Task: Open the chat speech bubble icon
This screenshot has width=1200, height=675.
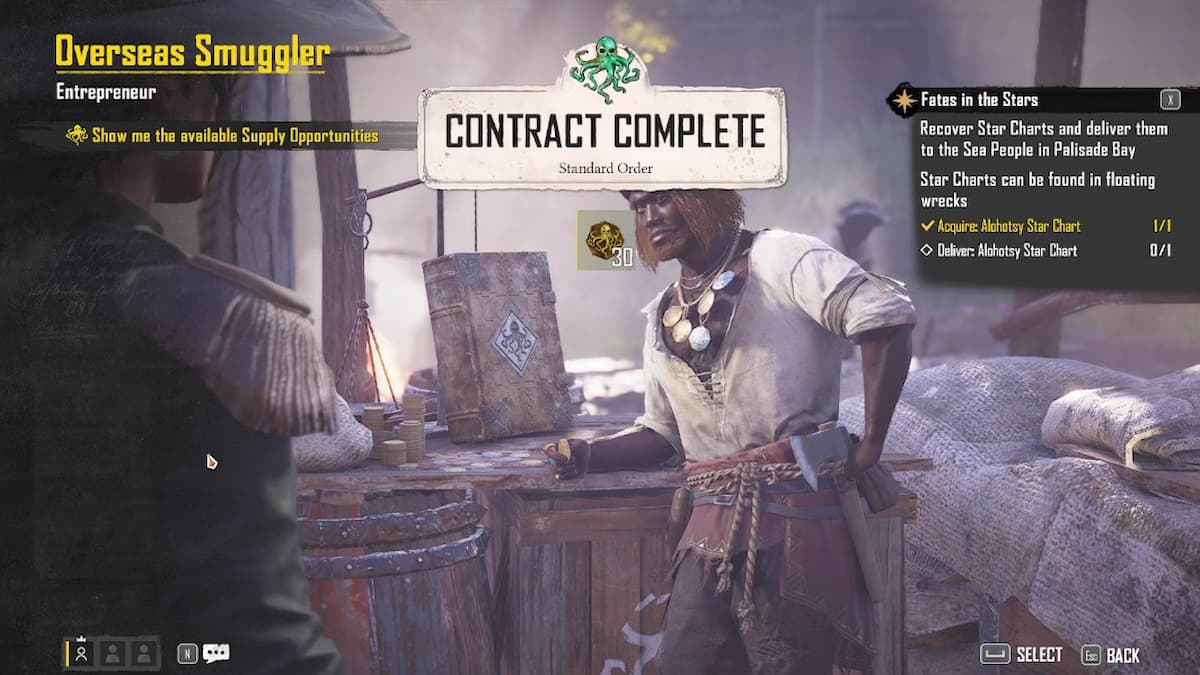Action: click(x=216, y=653)
